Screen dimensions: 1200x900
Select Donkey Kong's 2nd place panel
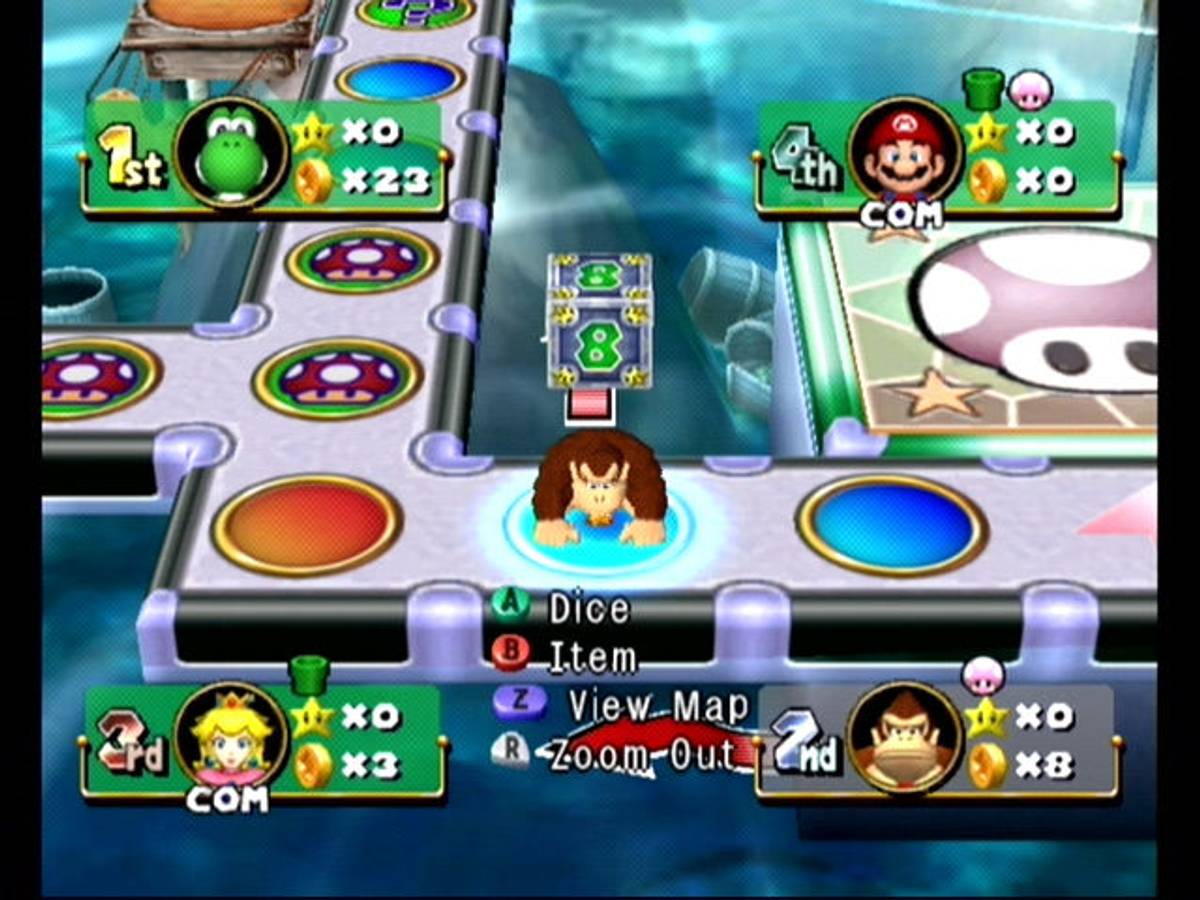[936, 741]
